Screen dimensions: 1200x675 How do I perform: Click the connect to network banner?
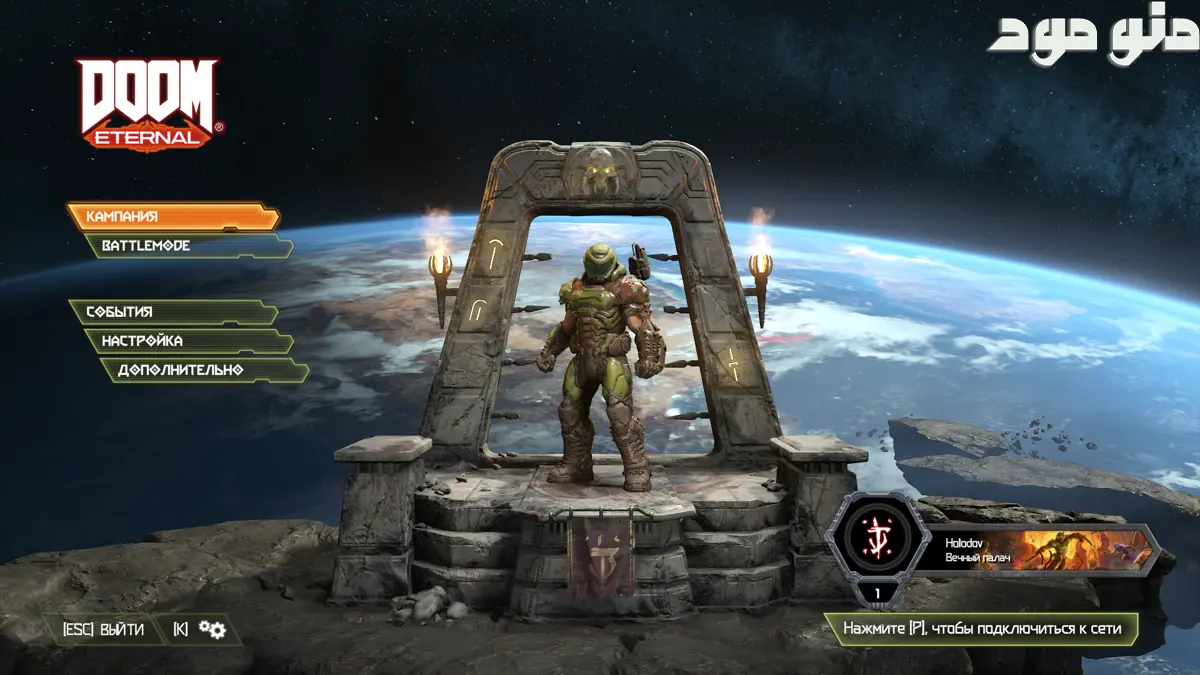[980, 629]
